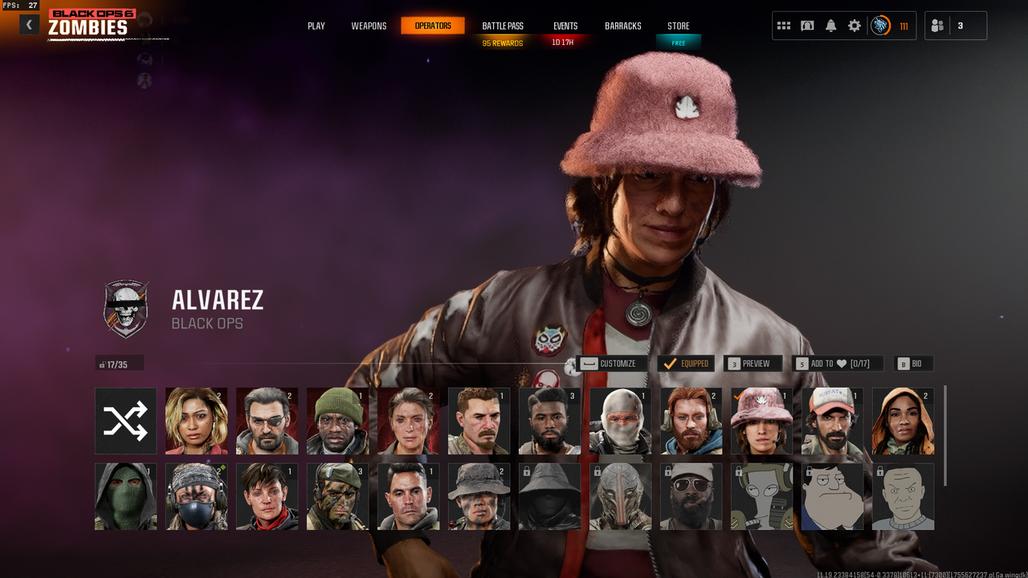Open the grid menu icon
The height and width of the screenshot is (578, 1028).
pyautogui.click(x=784, y=26)
